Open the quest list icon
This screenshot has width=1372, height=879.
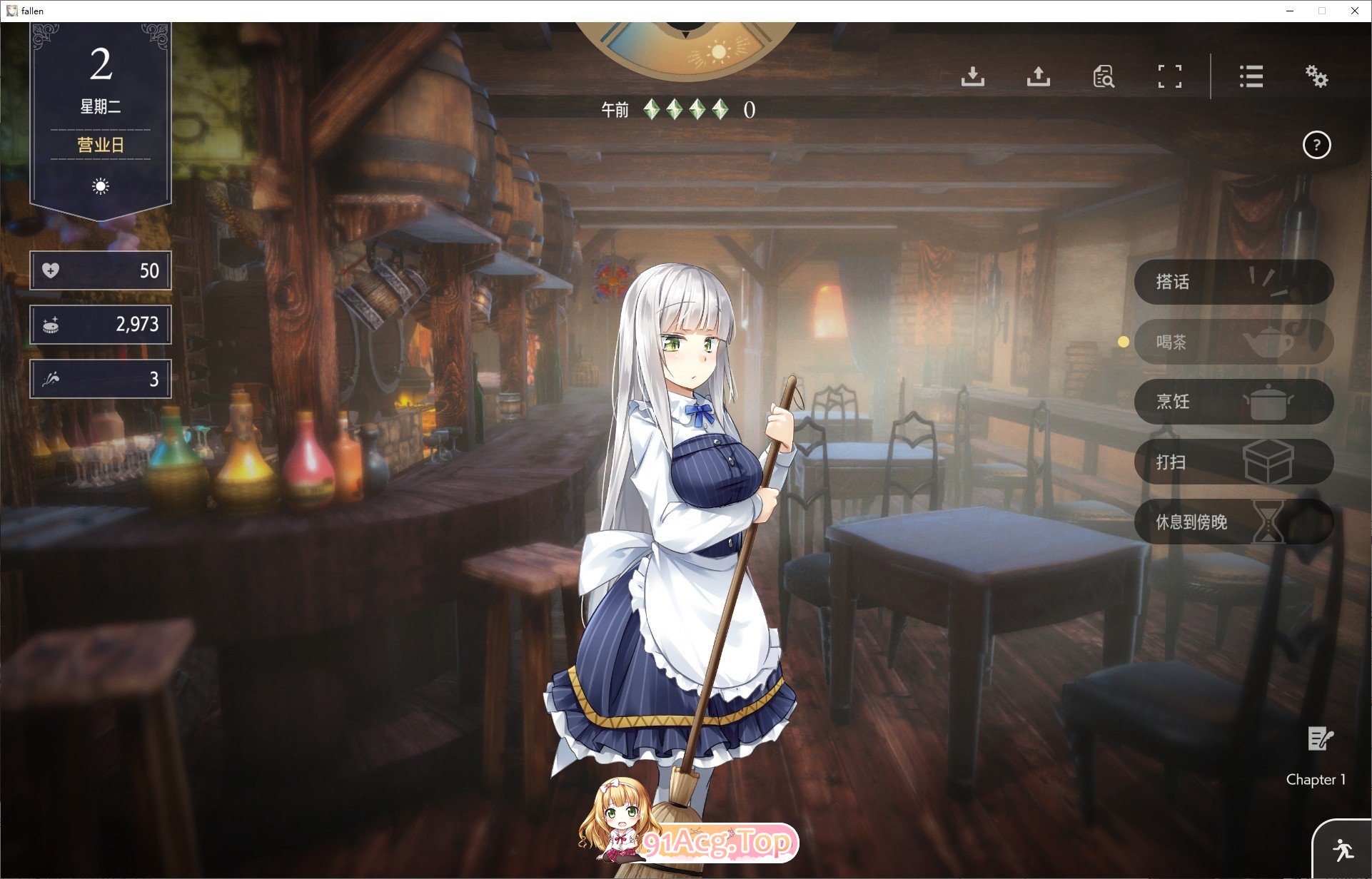1251,77
